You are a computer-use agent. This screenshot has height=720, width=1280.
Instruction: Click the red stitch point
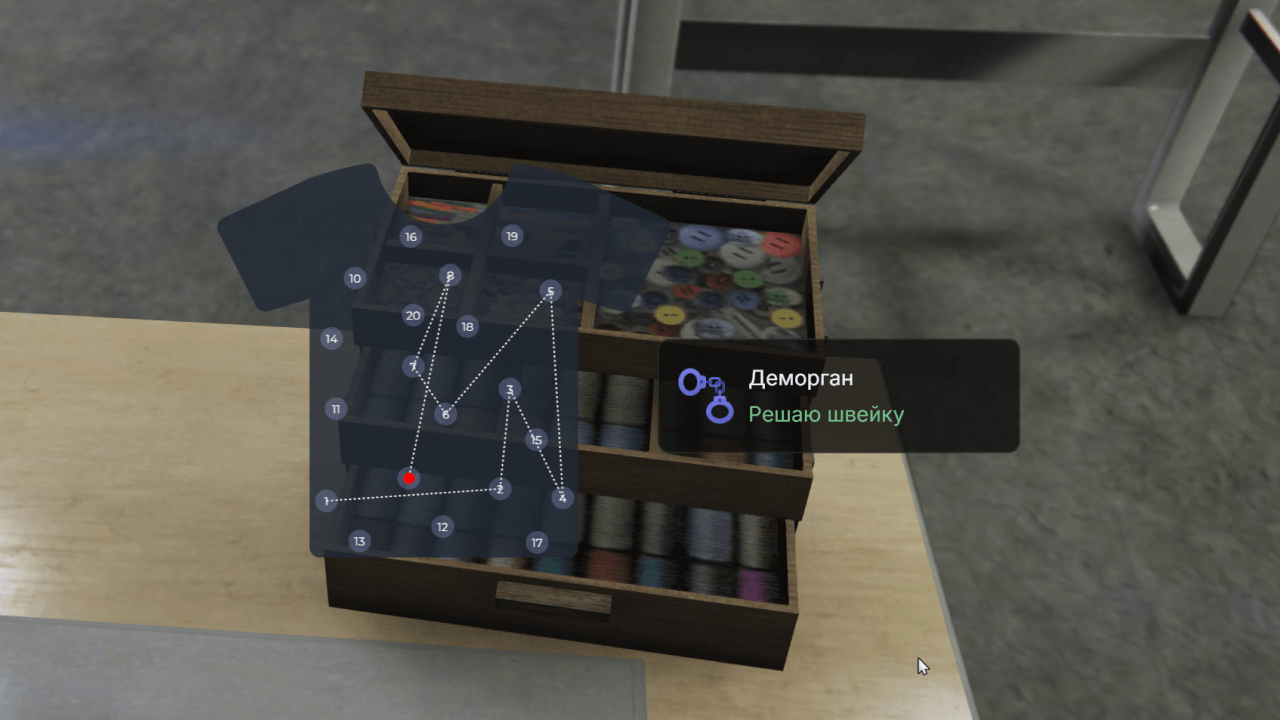409,479
